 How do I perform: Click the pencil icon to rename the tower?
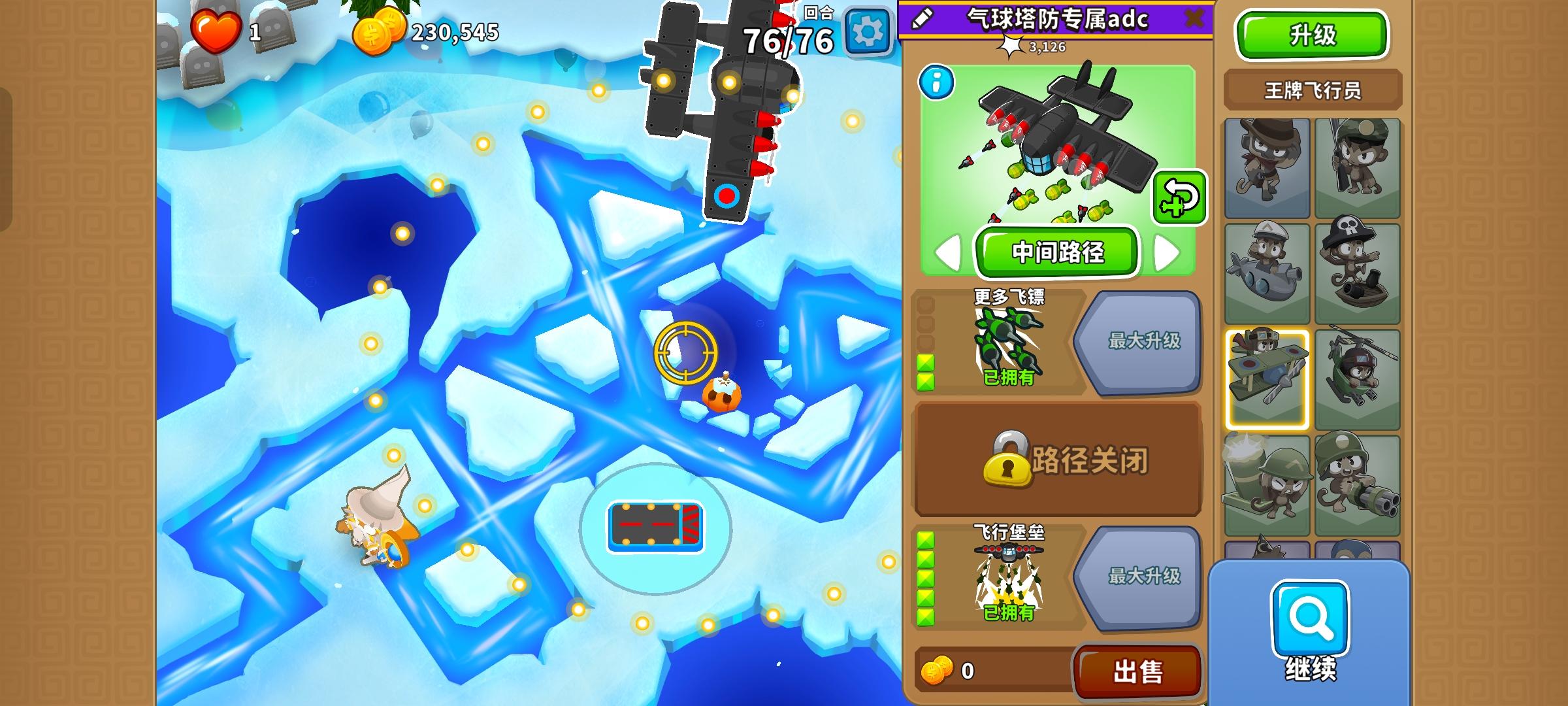tap(921, 20)
